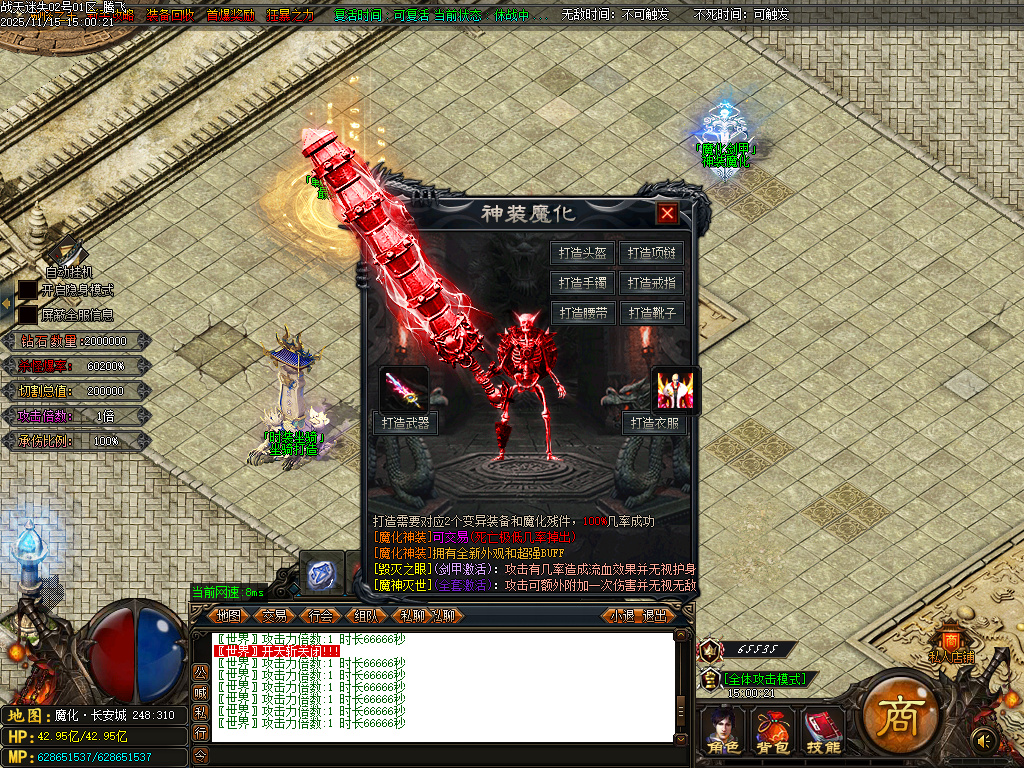The width and height of the screenshot is (1024, 768).
Task: Choose the 打造衣服 clothing forging button
Action: (x=656, y=423)
